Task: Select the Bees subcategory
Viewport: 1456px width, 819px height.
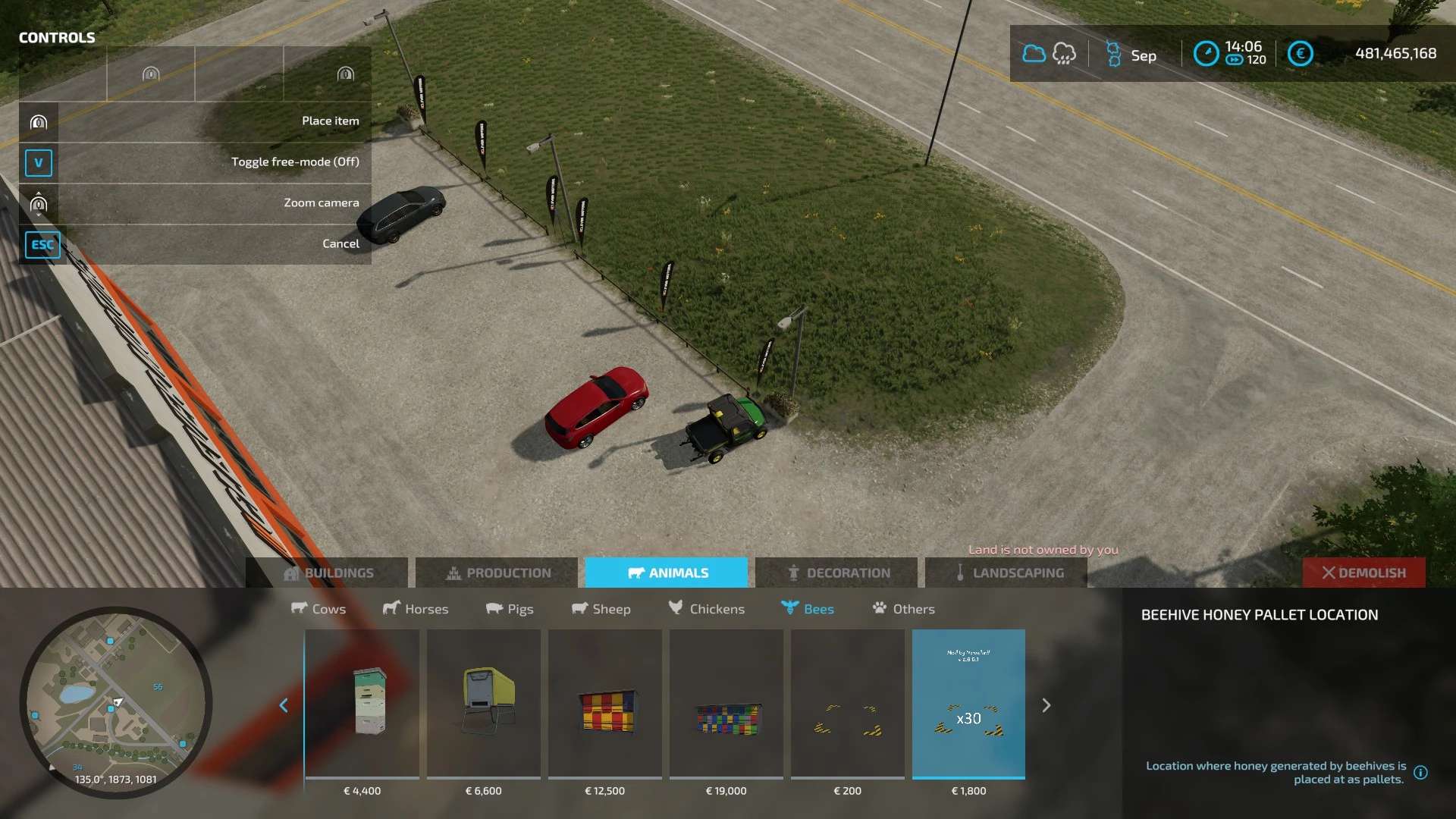Action: (x=808, y=609)
